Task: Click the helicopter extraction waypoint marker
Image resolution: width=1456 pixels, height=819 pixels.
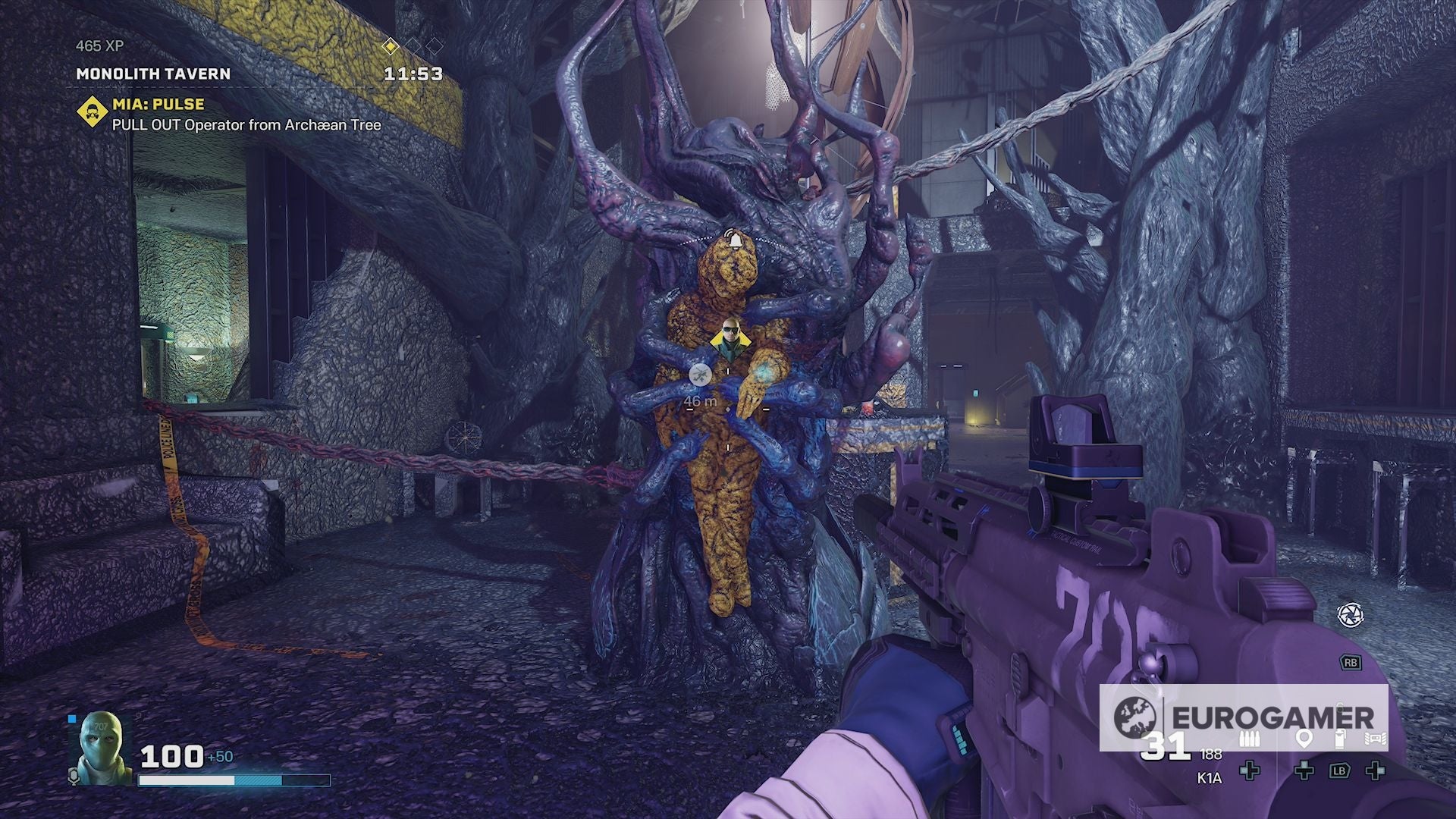Action: [x=699, y=373]
